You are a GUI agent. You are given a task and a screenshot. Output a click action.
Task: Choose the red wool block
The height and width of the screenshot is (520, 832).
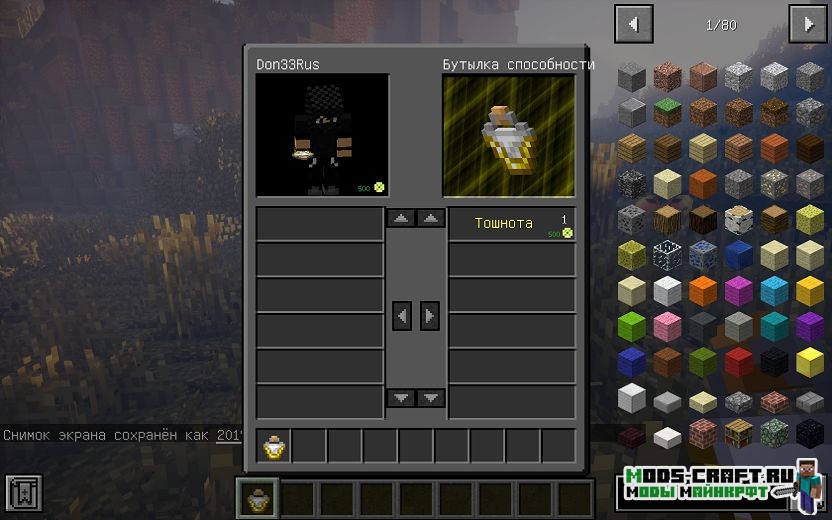(x=740, y=362)
